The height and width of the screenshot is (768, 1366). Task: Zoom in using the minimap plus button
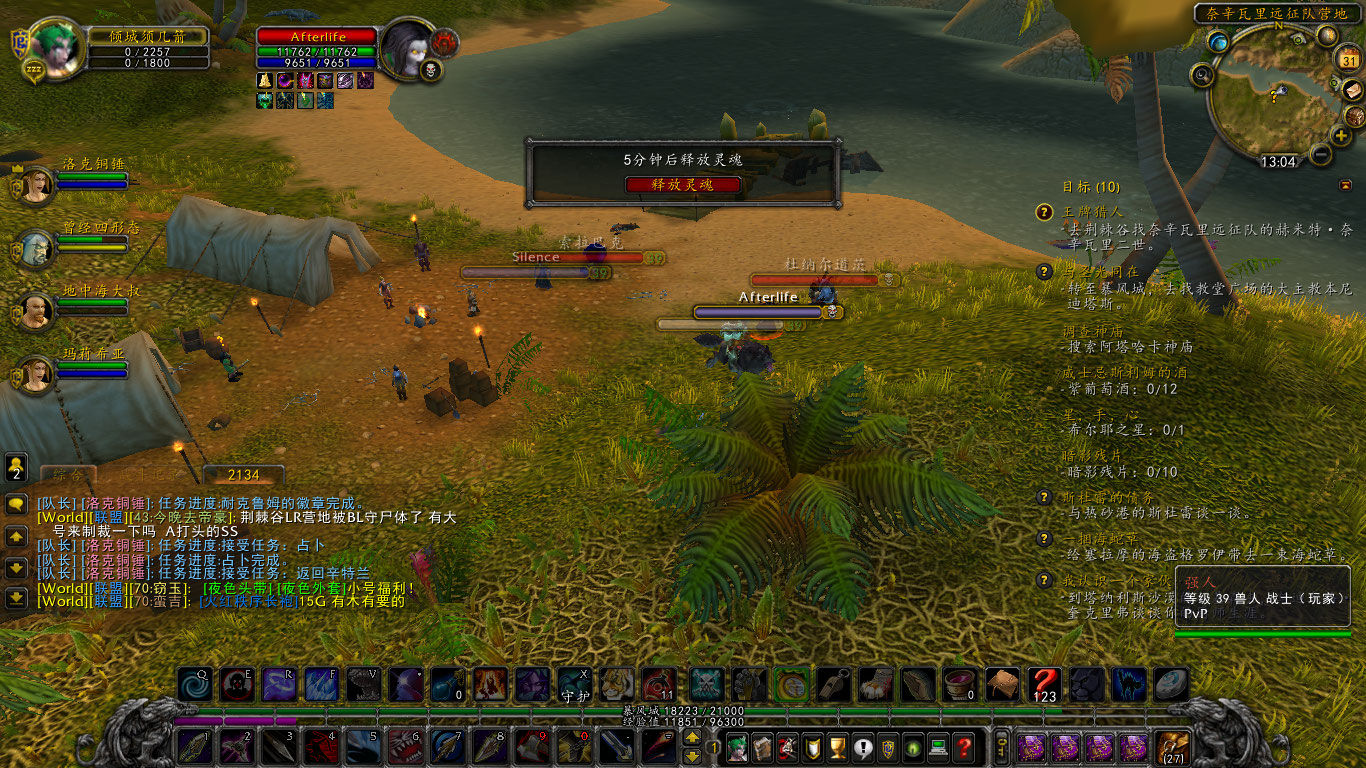(1340, 136)
